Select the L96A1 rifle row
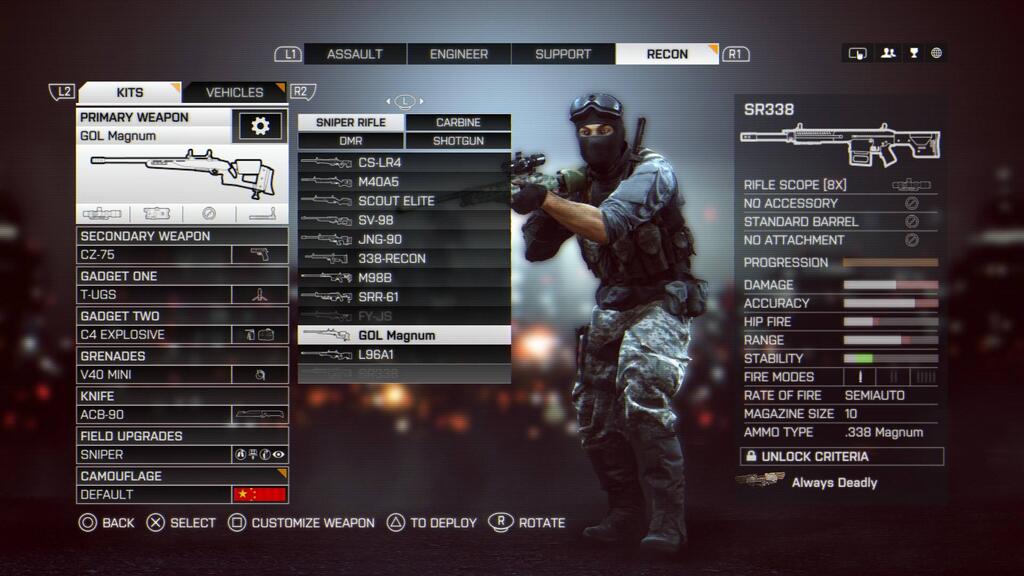Image resolution: width=1024 pixels, height=576 pixels. pyautogui.click(x=404, y=354)
